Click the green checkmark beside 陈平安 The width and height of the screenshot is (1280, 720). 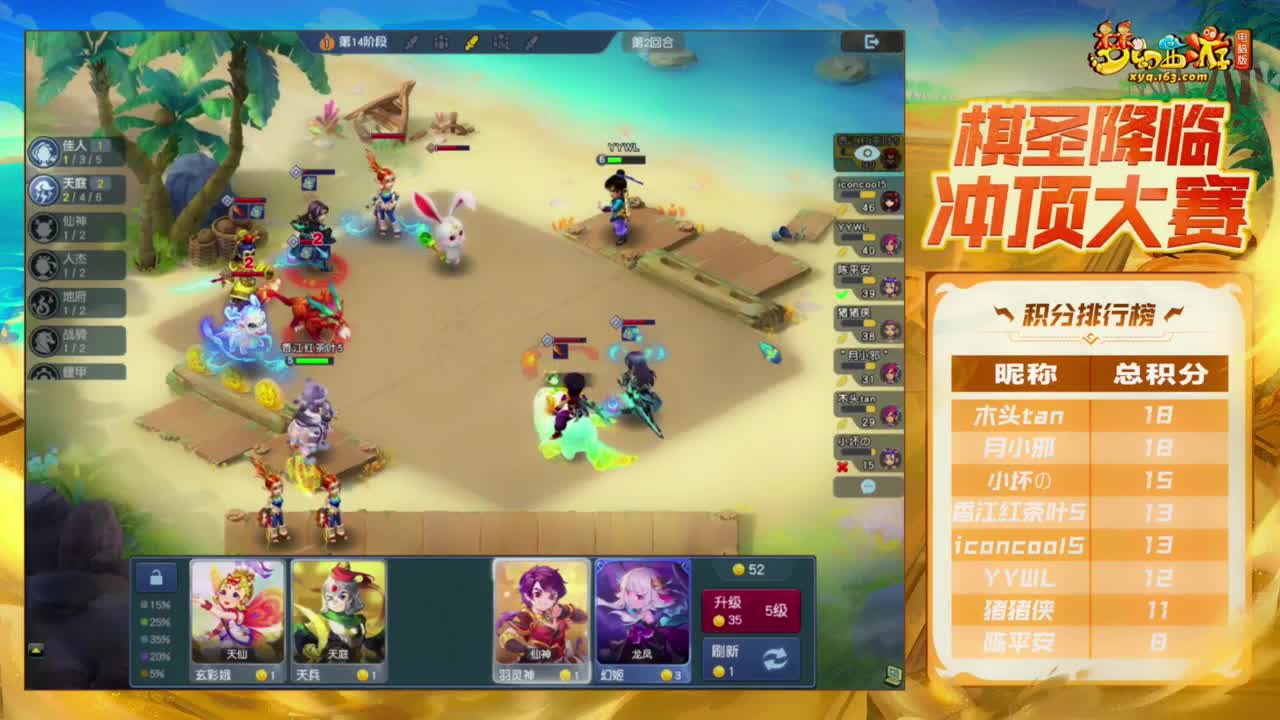point(840,292)
